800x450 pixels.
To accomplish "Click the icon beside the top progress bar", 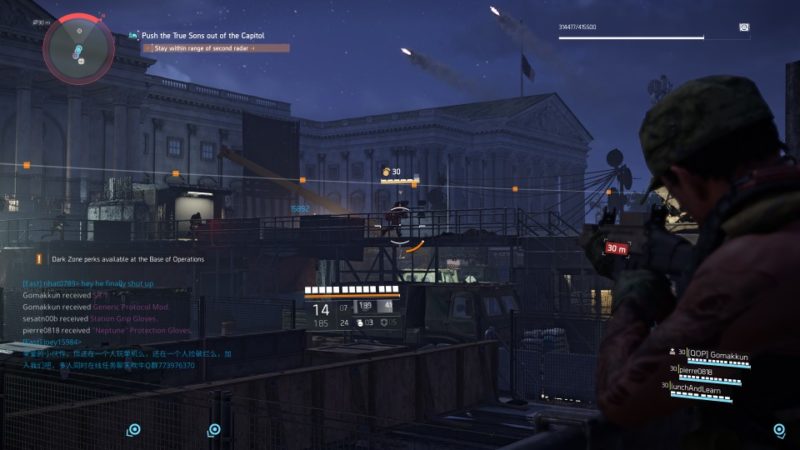I will (x=744, y=27).
